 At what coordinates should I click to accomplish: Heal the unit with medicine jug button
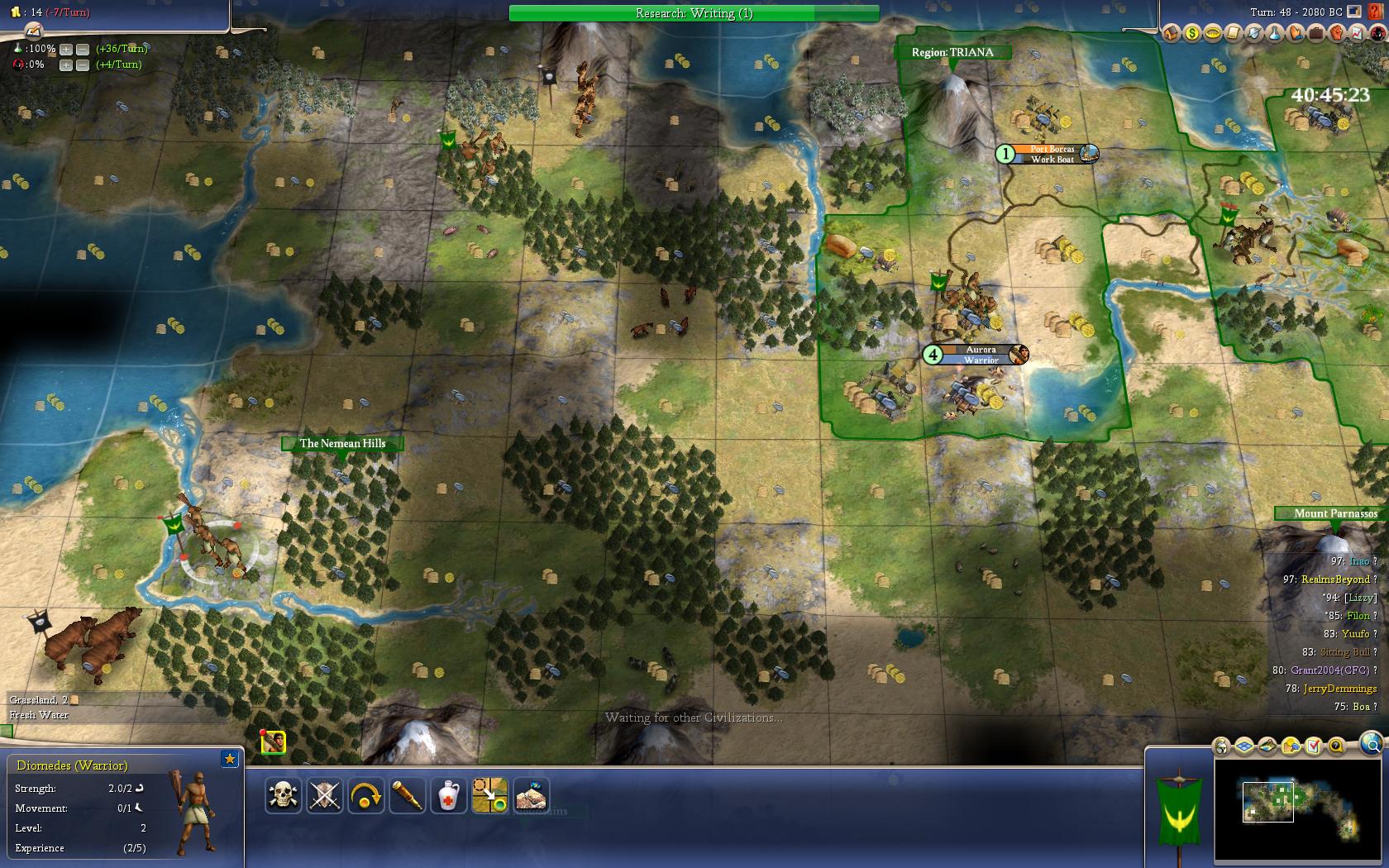pyautogui.click(x=449, y=796)
